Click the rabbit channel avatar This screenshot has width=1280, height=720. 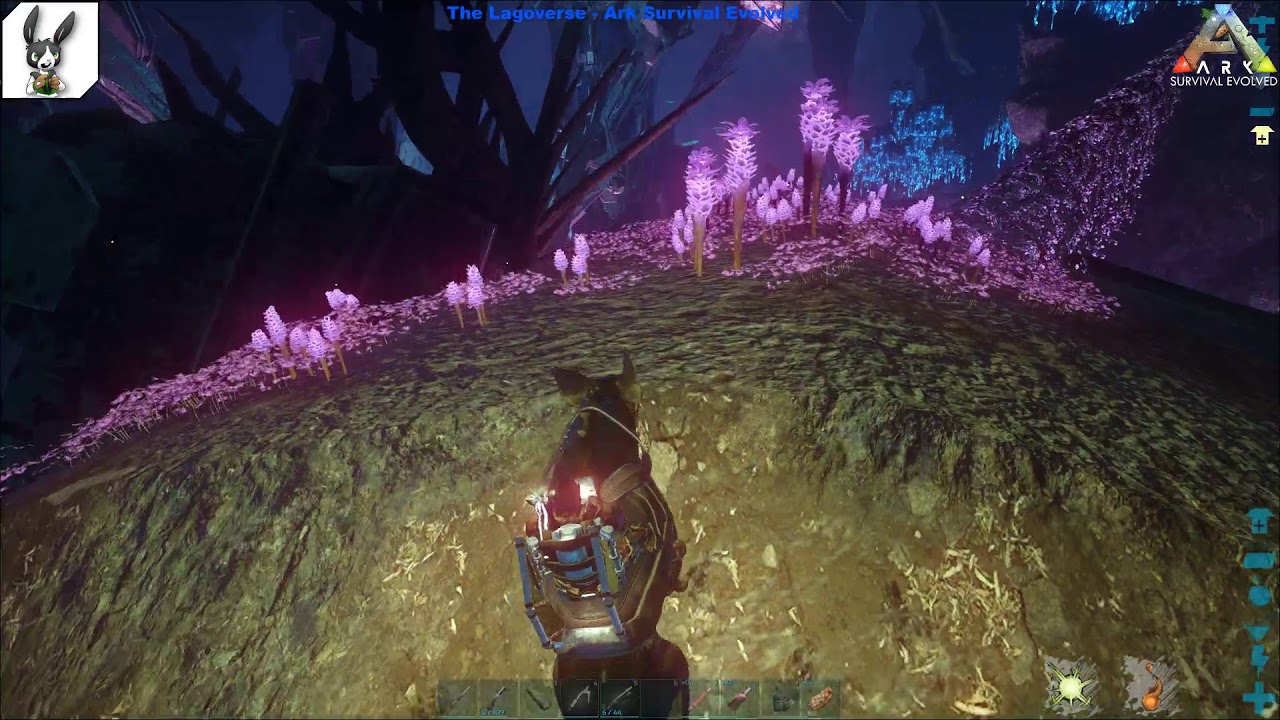[50, 50]
